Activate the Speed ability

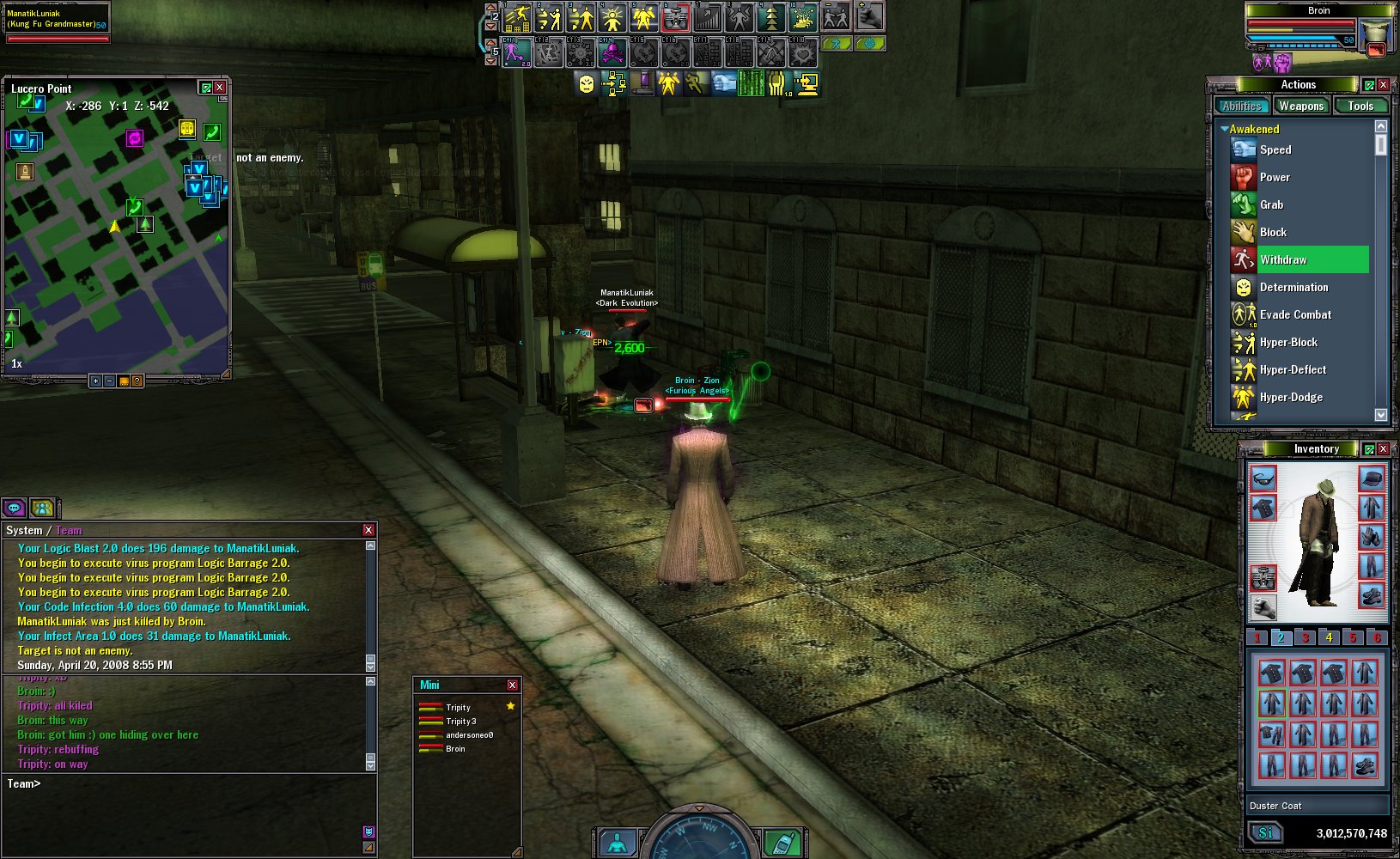pyautogui.click(x=1275, y=149)
